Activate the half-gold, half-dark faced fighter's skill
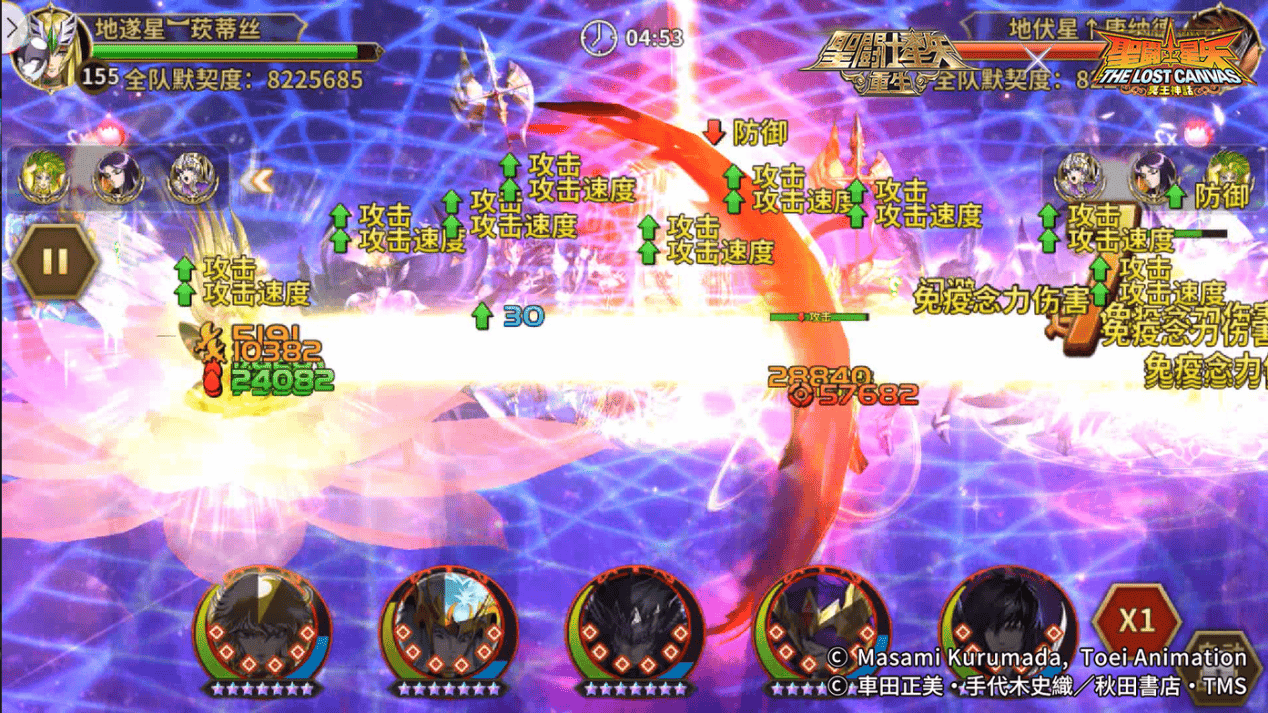The image size is (1268, 713). click(262, 625)
